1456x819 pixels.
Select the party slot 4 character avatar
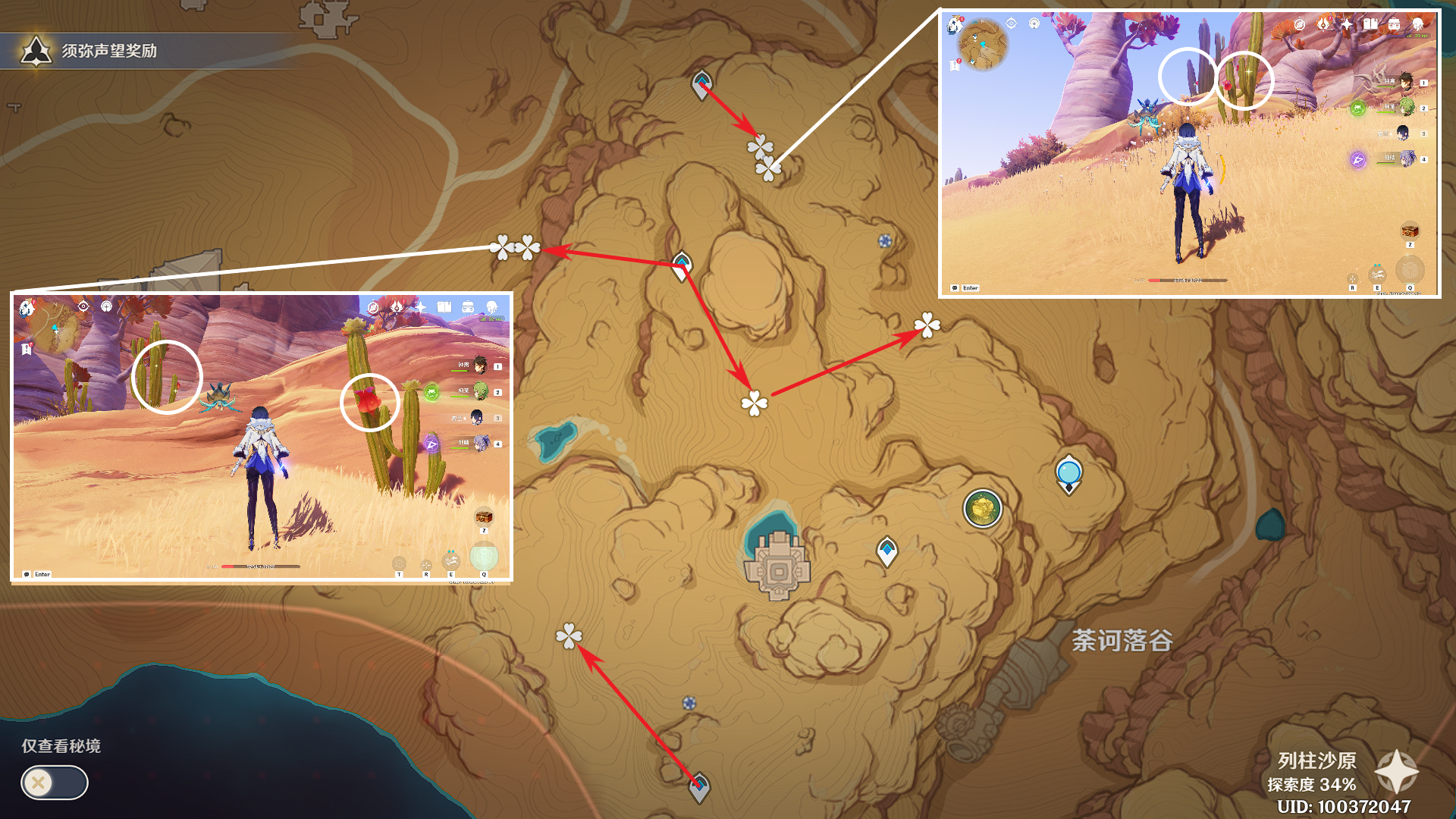(483, 442)
